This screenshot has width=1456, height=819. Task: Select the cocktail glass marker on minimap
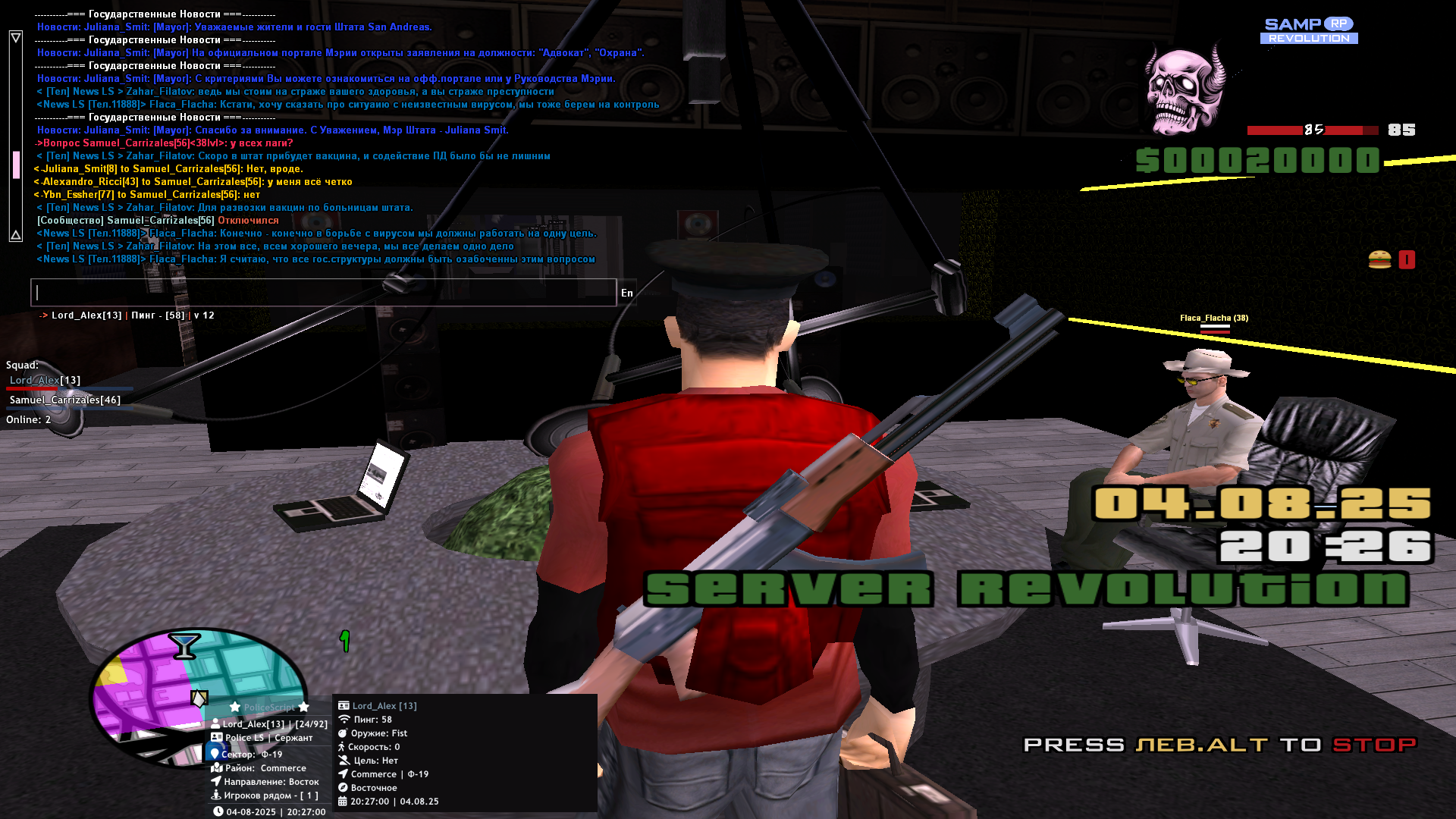[x=184, y=645]
